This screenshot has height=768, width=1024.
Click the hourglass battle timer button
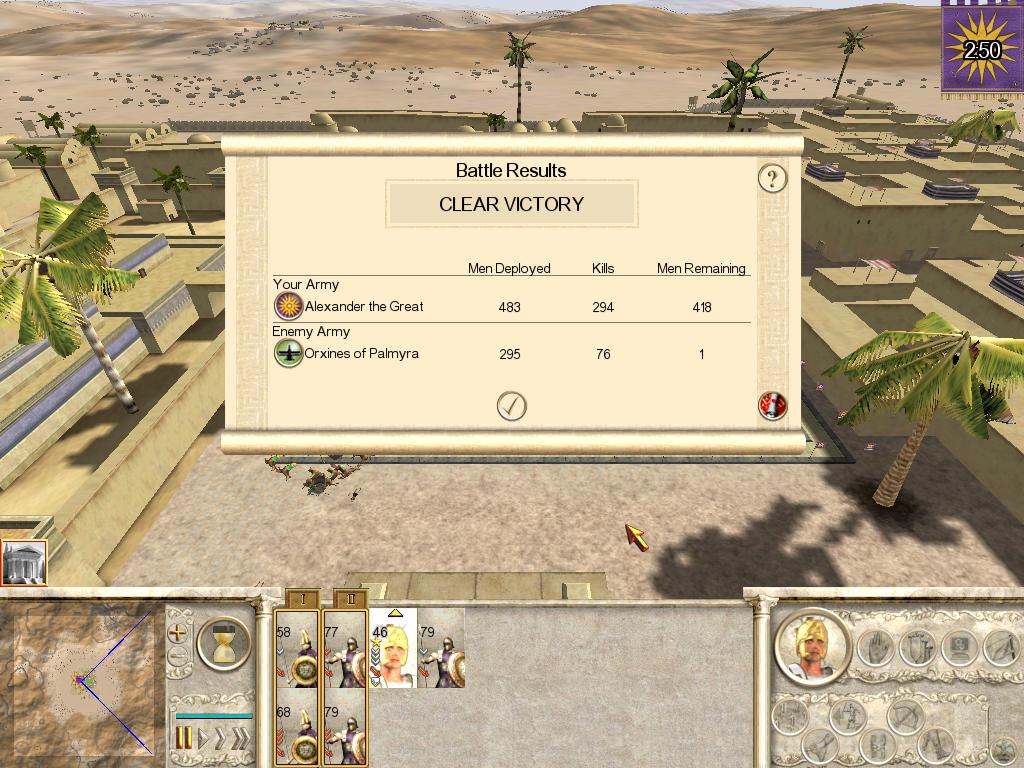click(224, 642)
